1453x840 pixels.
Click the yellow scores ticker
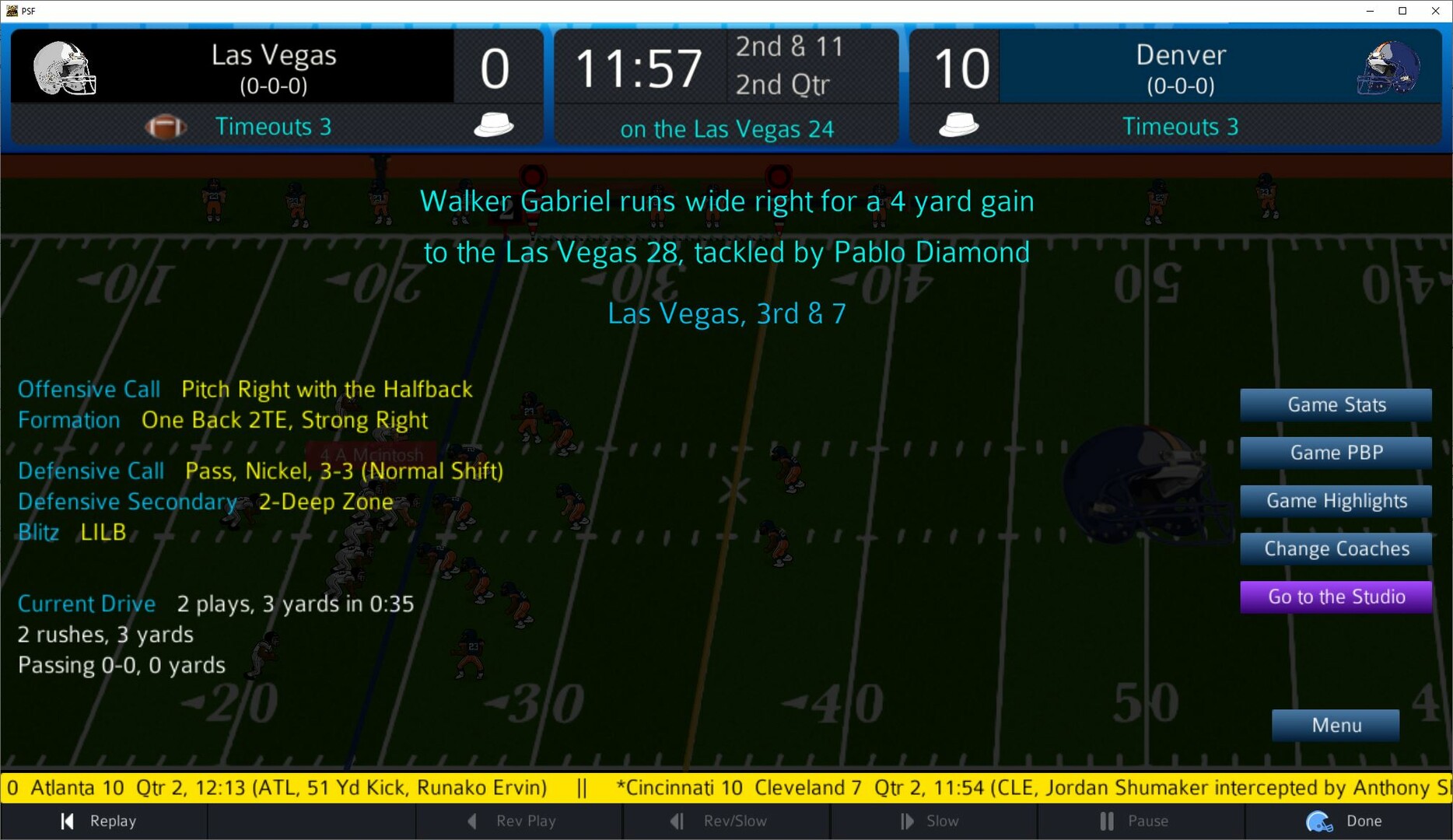click(726, 787)
